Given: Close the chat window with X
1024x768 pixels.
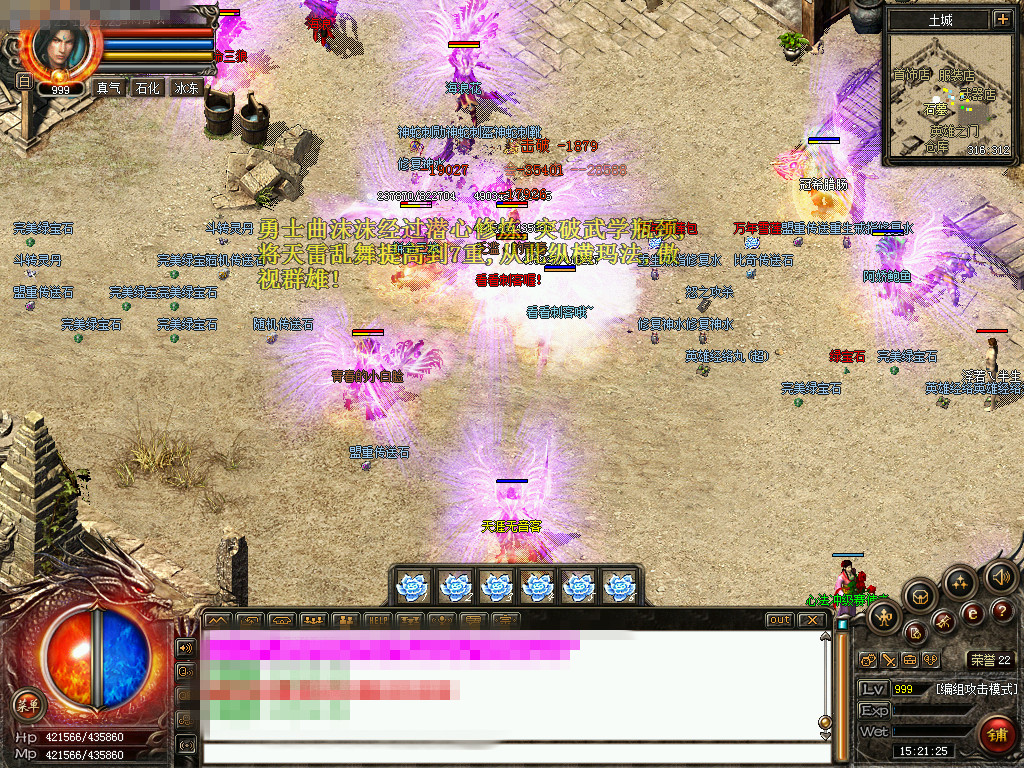Looking at the screenshot, I should pos(813,620).
